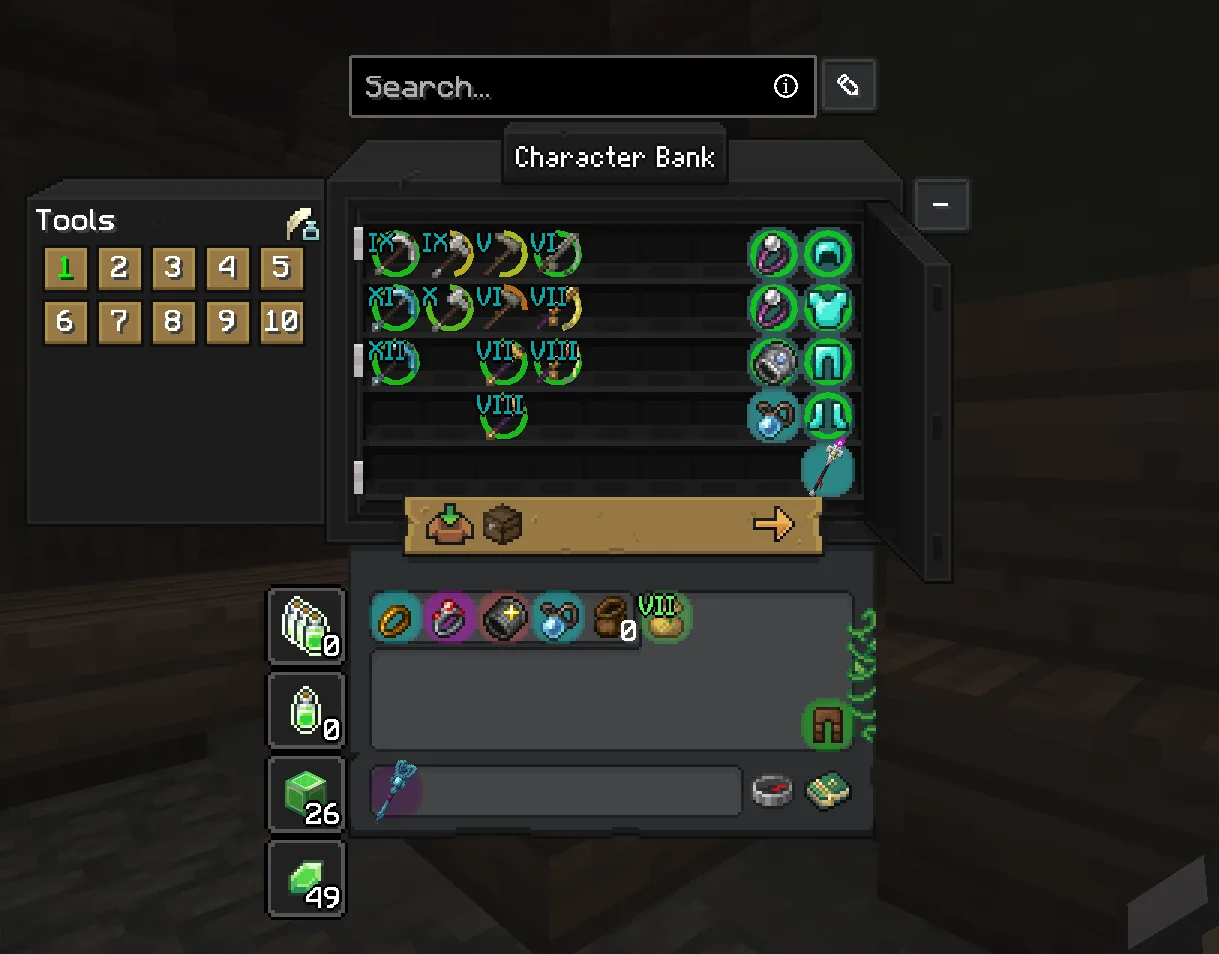The height and width of the screenshot is (954, 1219).
Task: Select the diamond helmet in the bank
Action: (x=828, y=254)
